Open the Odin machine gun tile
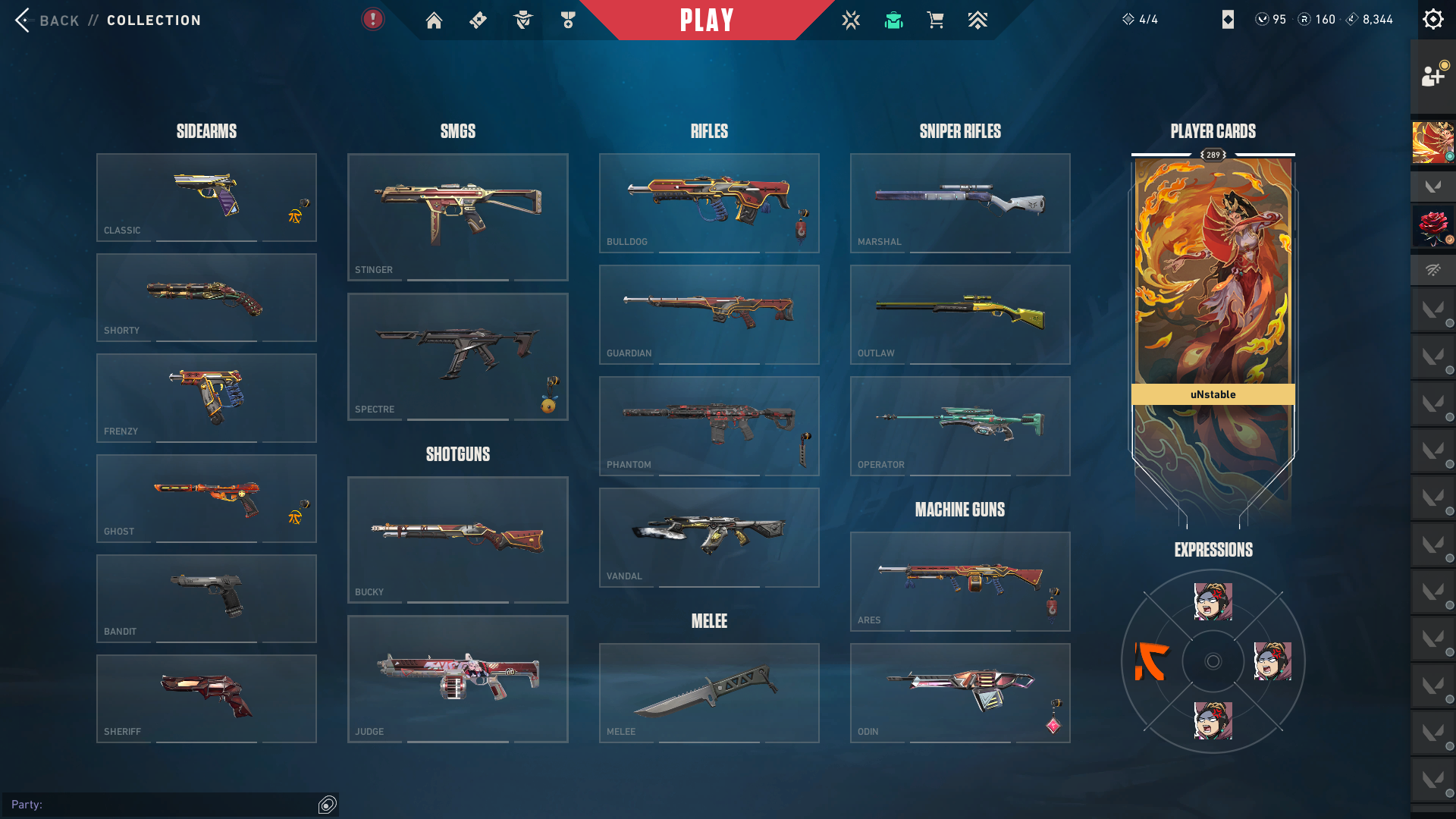1456x819 pixels. [x=960, y=692]
